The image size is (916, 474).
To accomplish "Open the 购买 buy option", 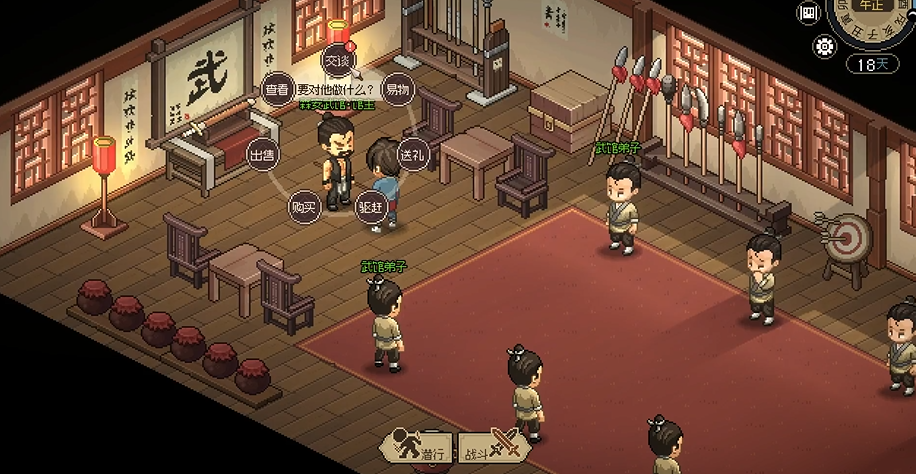I will [x=302, y=207].
